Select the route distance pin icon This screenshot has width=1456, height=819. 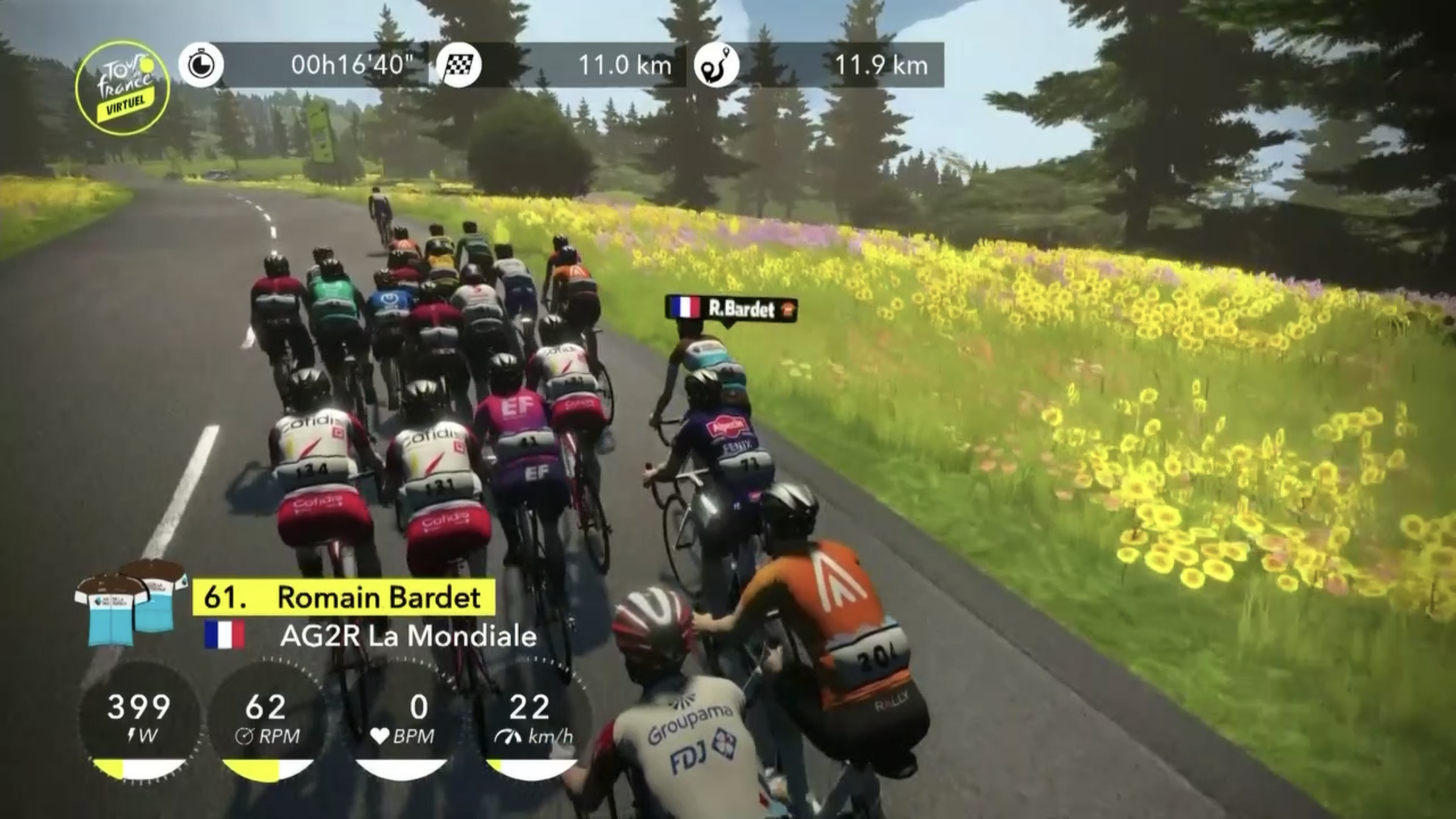(x=716, y=65)
